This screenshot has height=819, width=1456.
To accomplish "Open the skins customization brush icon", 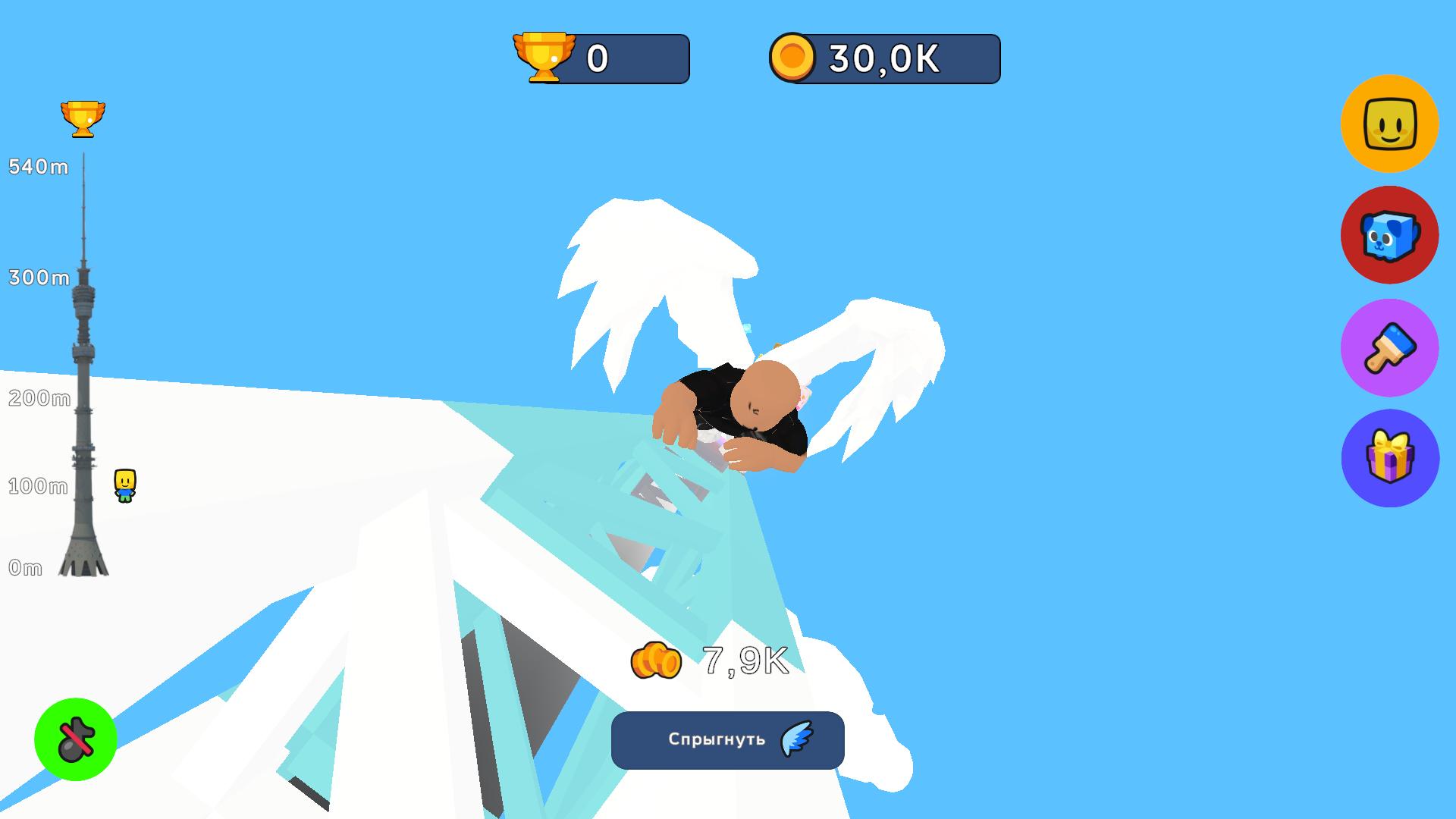I will pos(1390,347).
